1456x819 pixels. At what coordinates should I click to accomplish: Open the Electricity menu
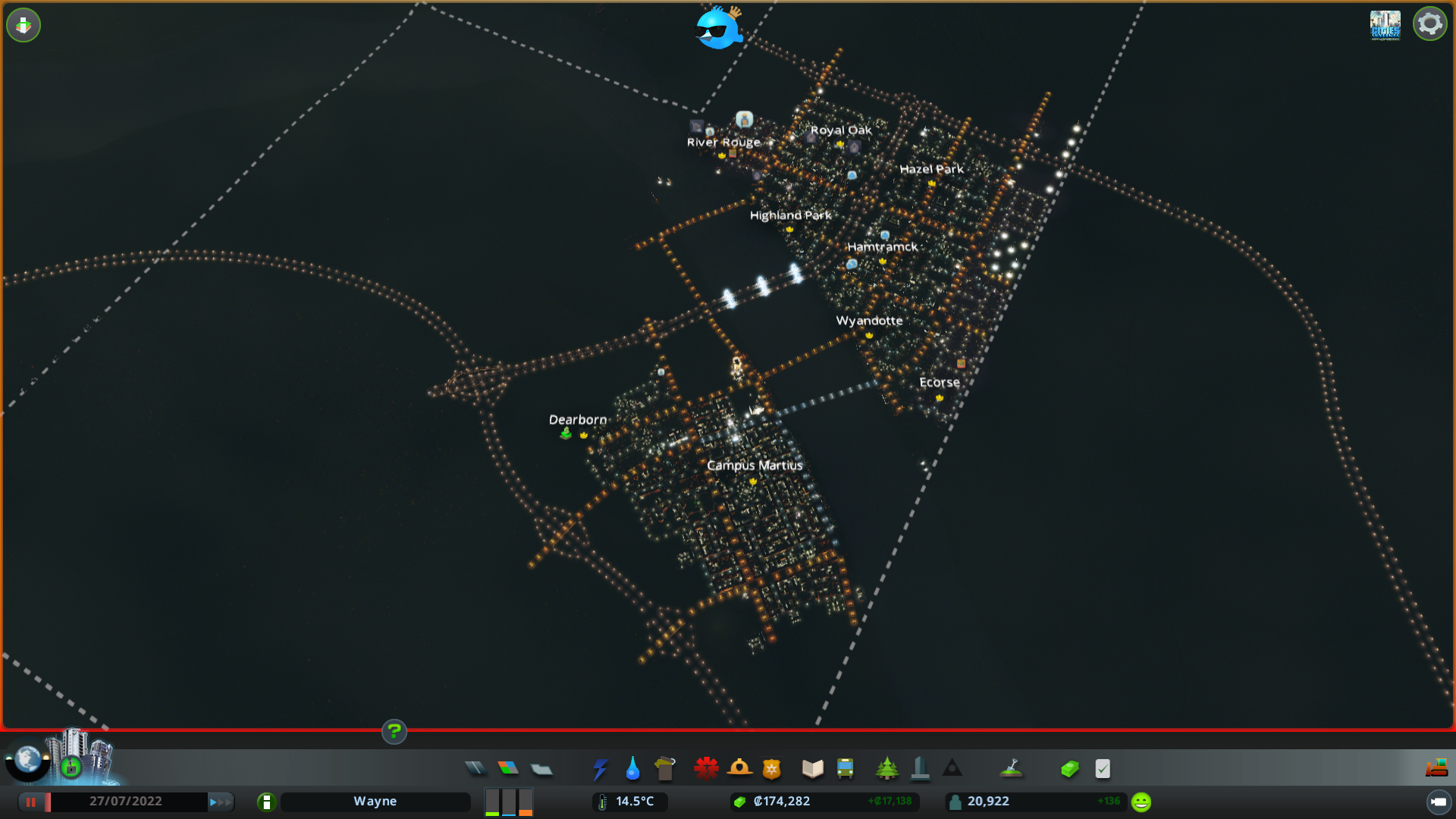600,768
